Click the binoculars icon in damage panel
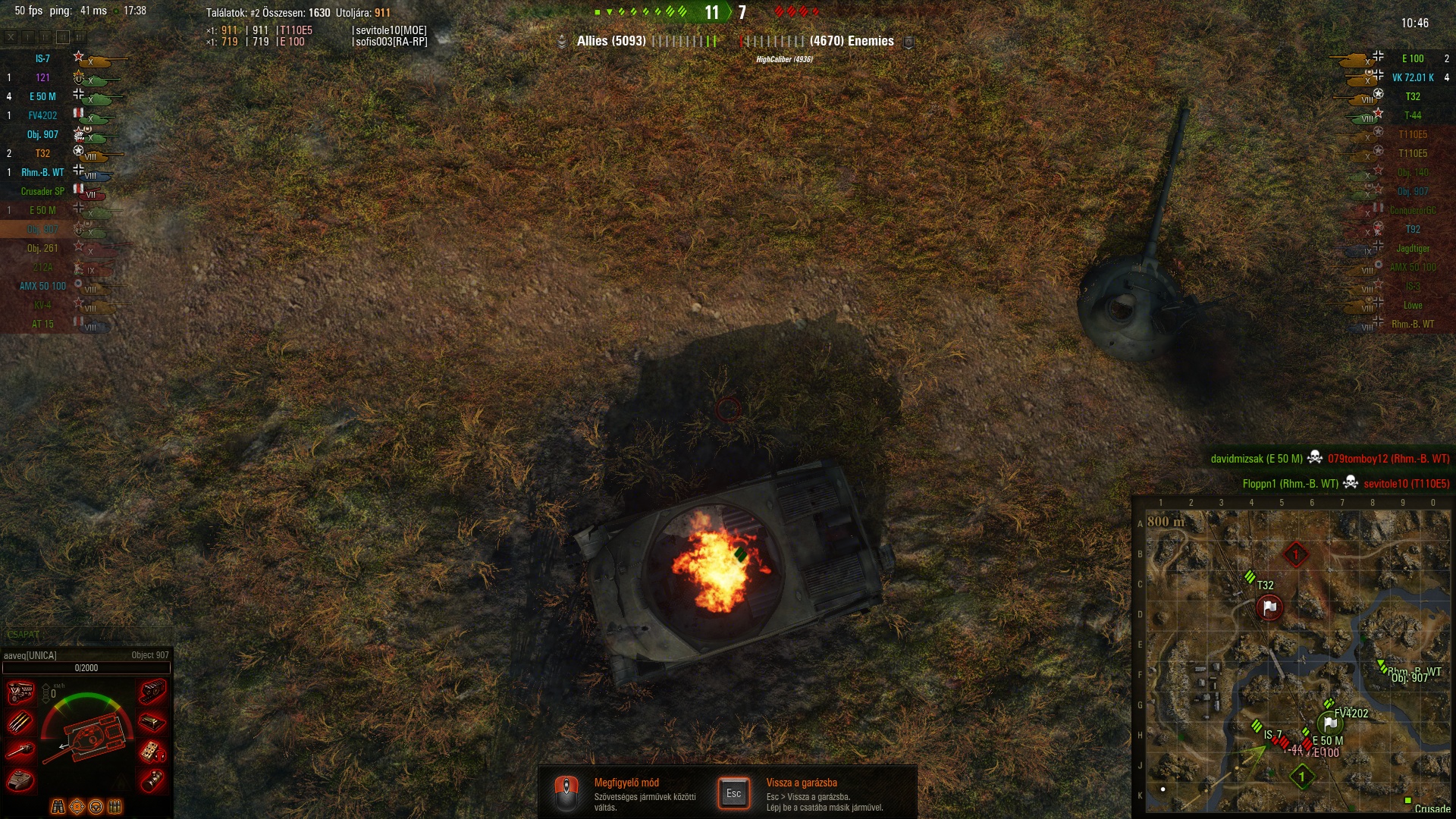Viewport: 1456px width, 819px height. tap(58, 806)
